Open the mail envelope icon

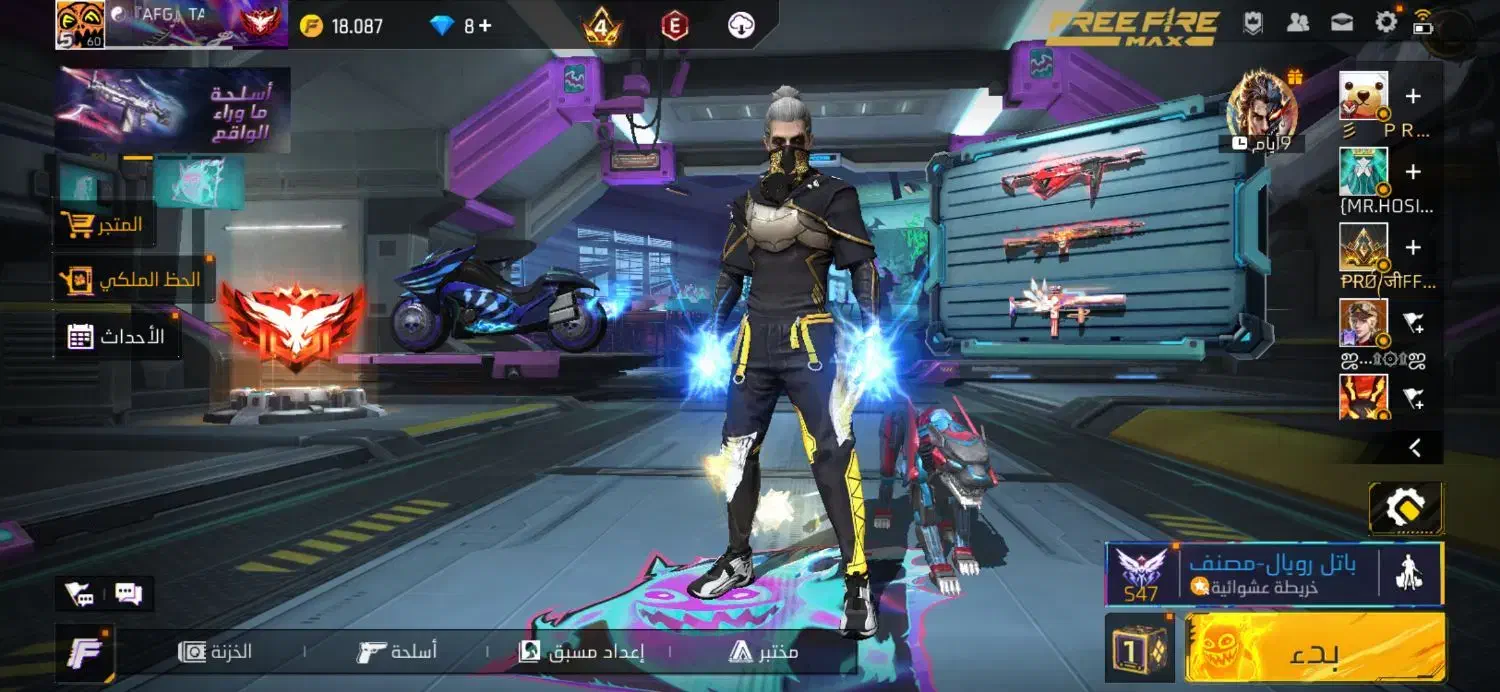1342,23
